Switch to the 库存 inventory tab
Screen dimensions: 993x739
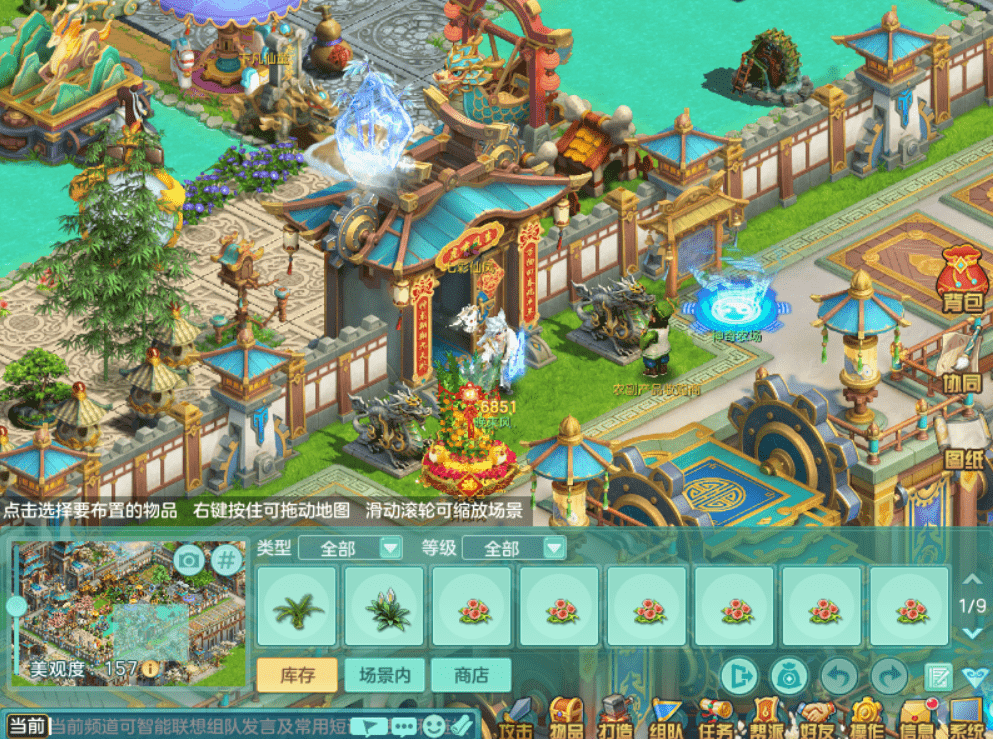click(295, 675)
